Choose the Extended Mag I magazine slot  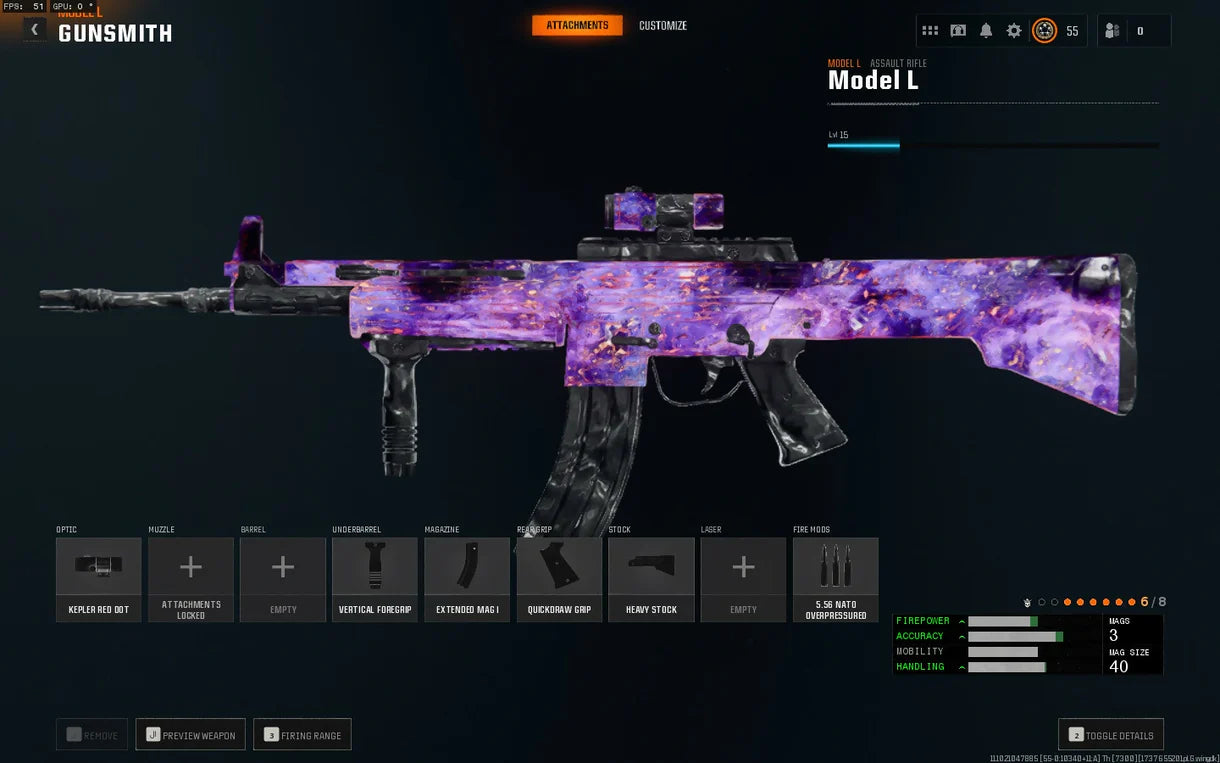(467, 579)
